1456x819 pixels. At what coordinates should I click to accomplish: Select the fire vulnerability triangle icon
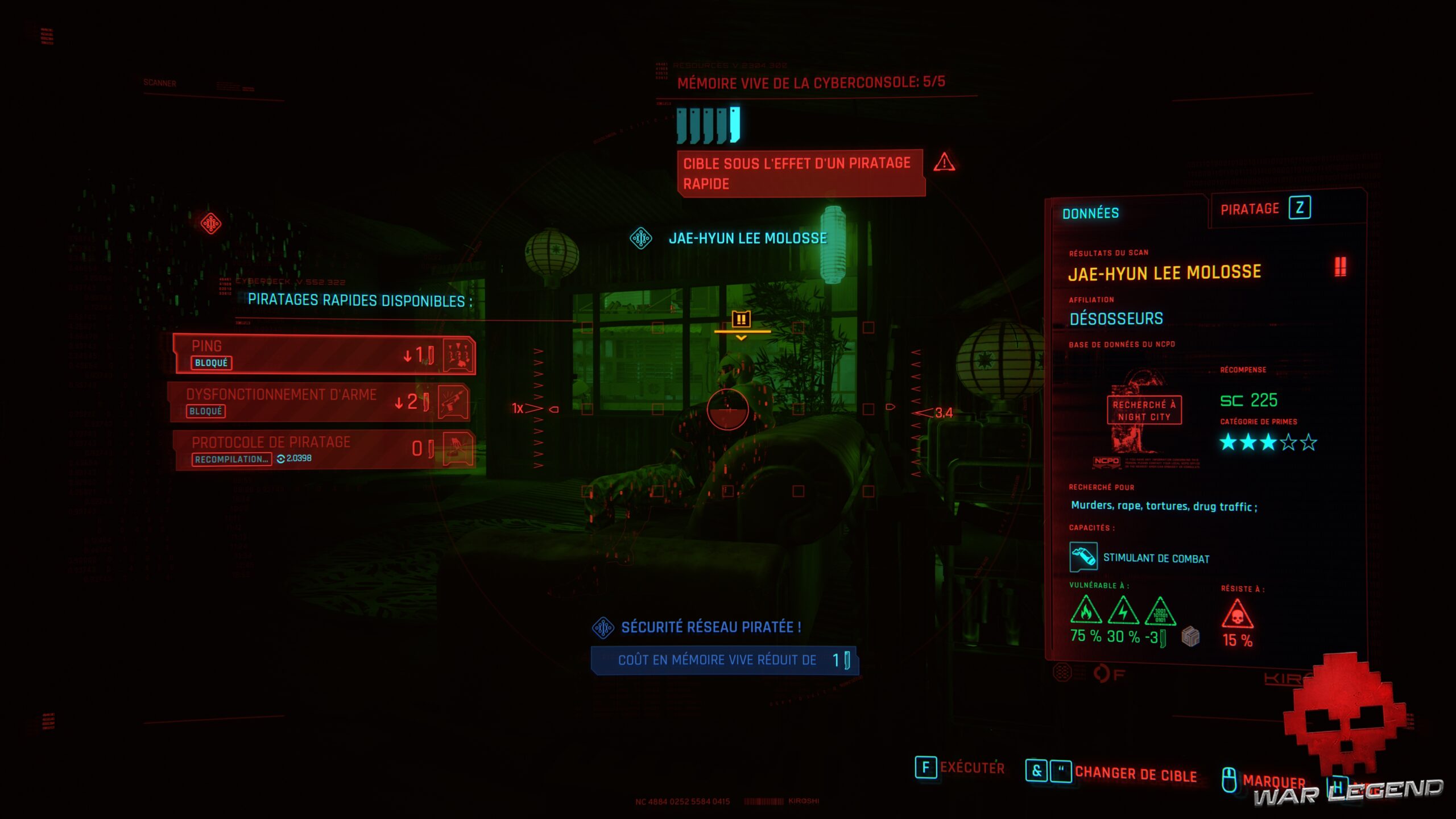pyautogui.click(x=1086, y=610)
